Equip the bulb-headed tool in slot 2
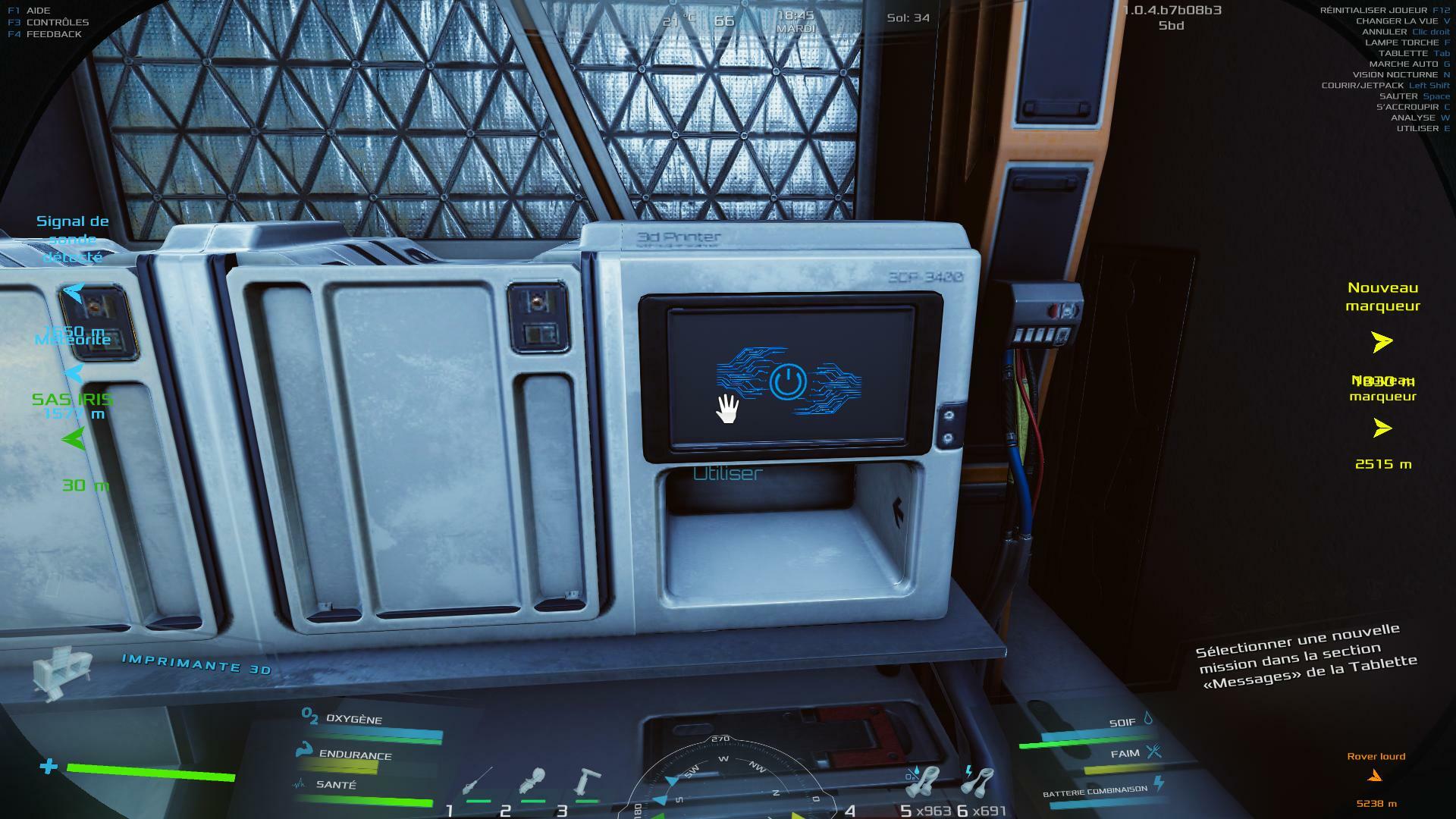This screenshot has height=819, width=1456. (532, 781)
